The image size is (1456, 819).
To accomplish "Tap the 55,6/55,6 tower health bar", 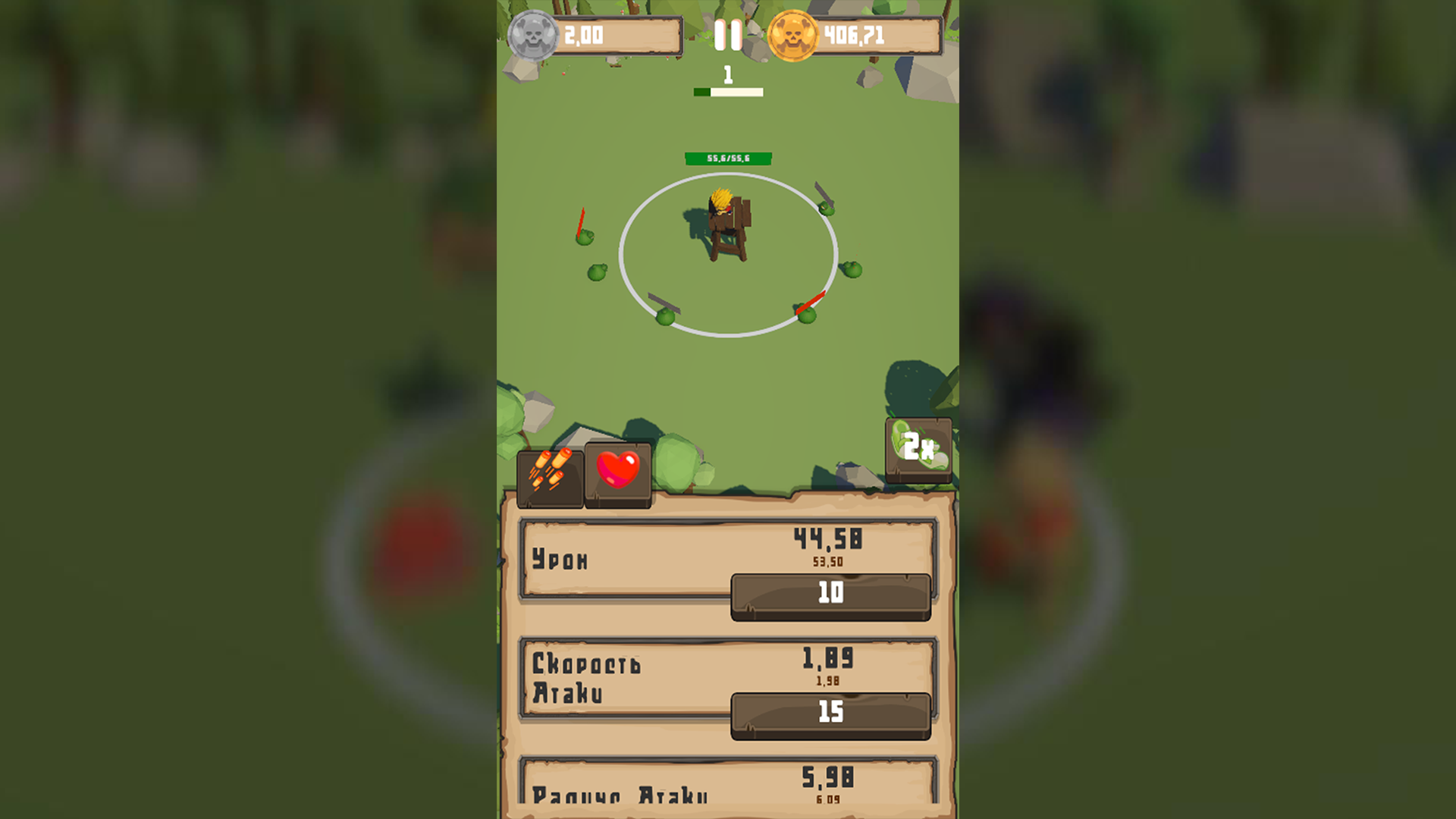I will (727, 158).
